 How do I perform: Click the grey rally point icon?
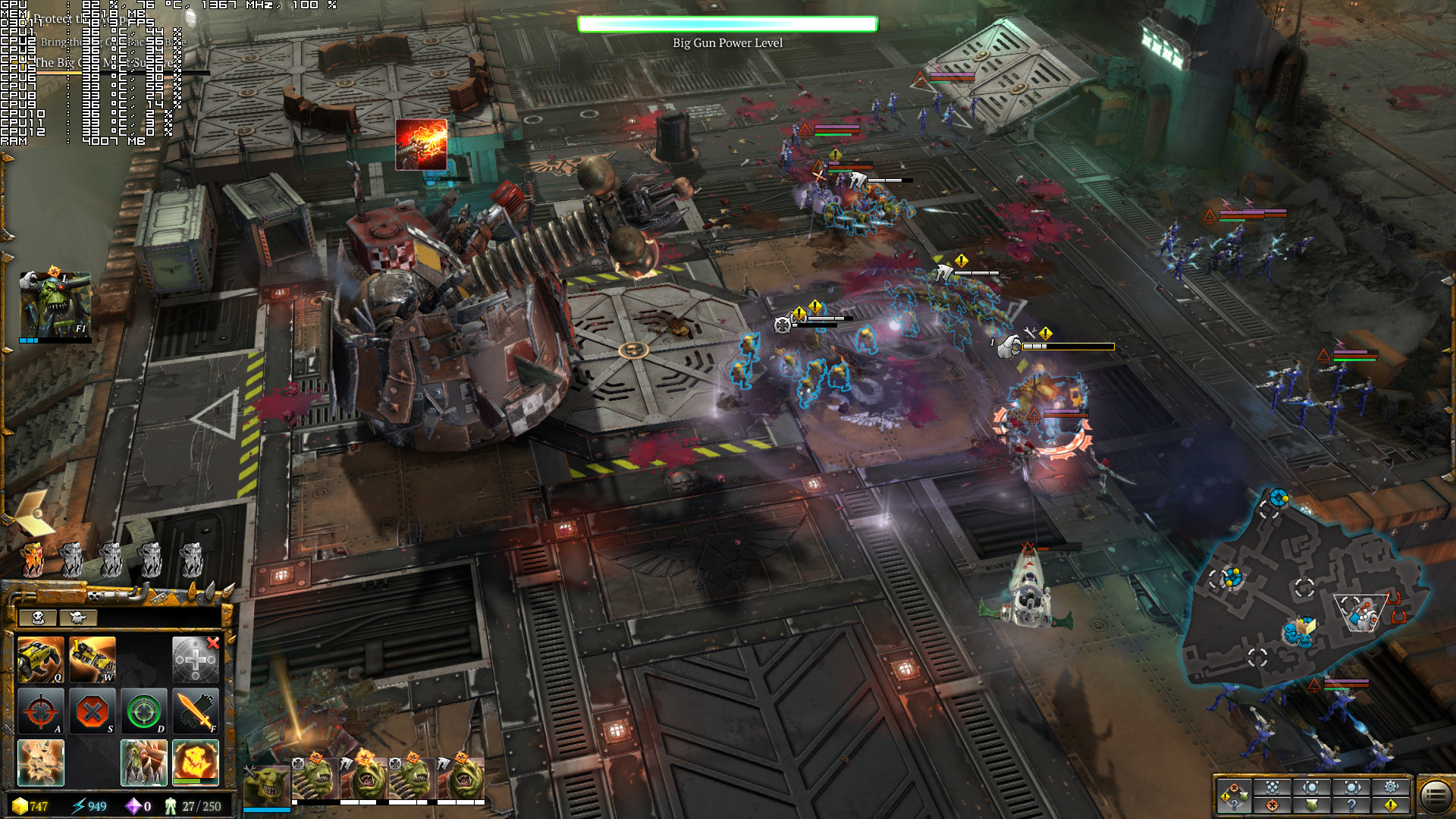(195, 660)
